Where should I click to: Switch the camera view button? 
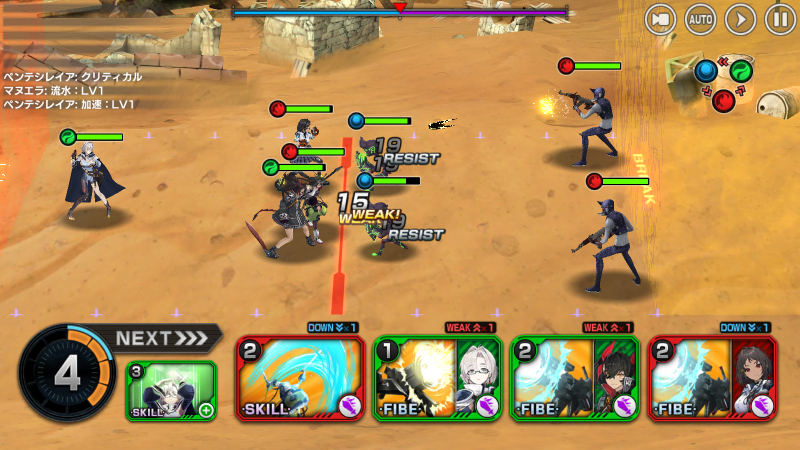tap(659, 19)
